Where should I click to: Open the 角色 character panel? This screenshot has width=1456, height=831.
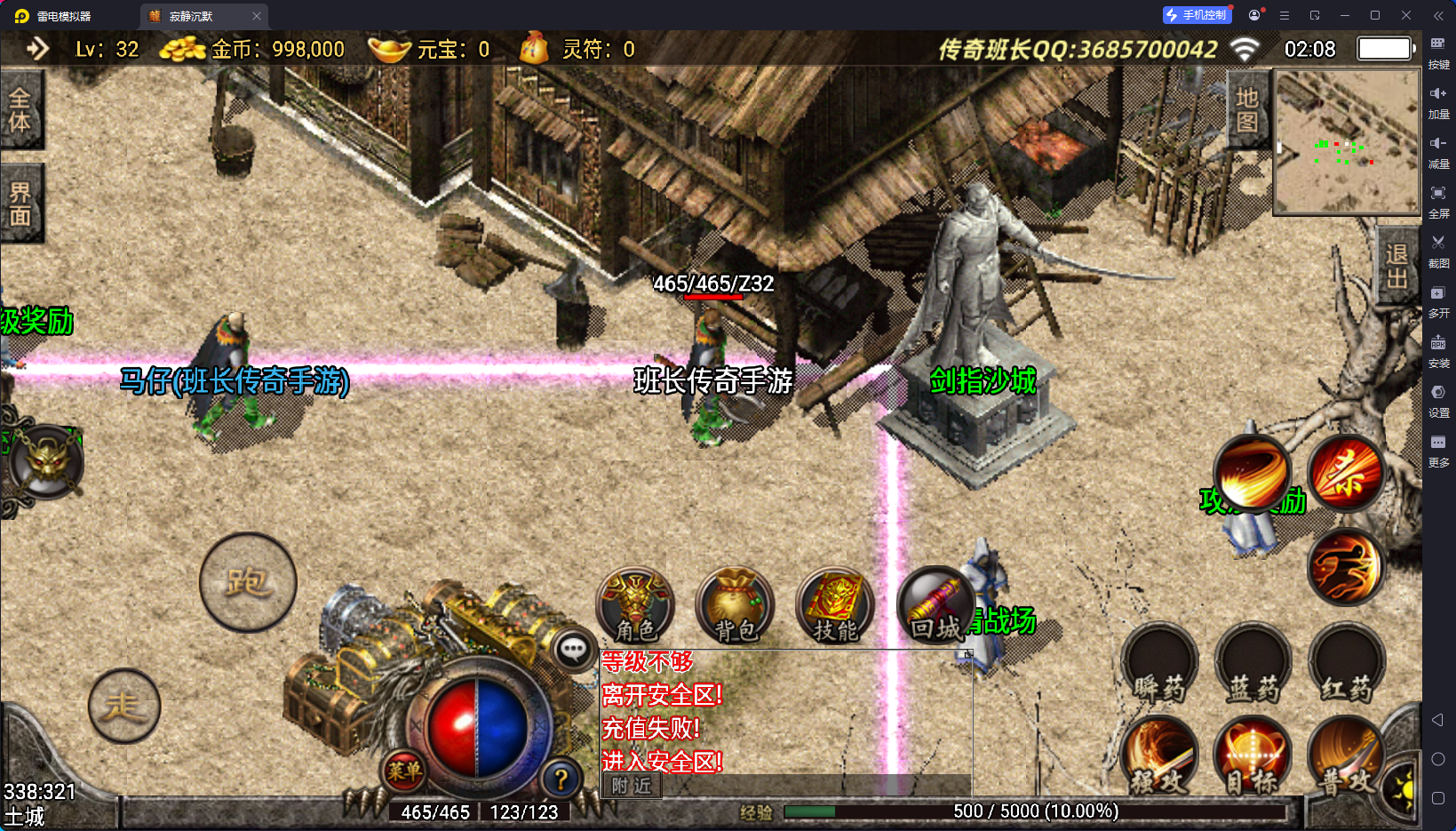(635, 605)
